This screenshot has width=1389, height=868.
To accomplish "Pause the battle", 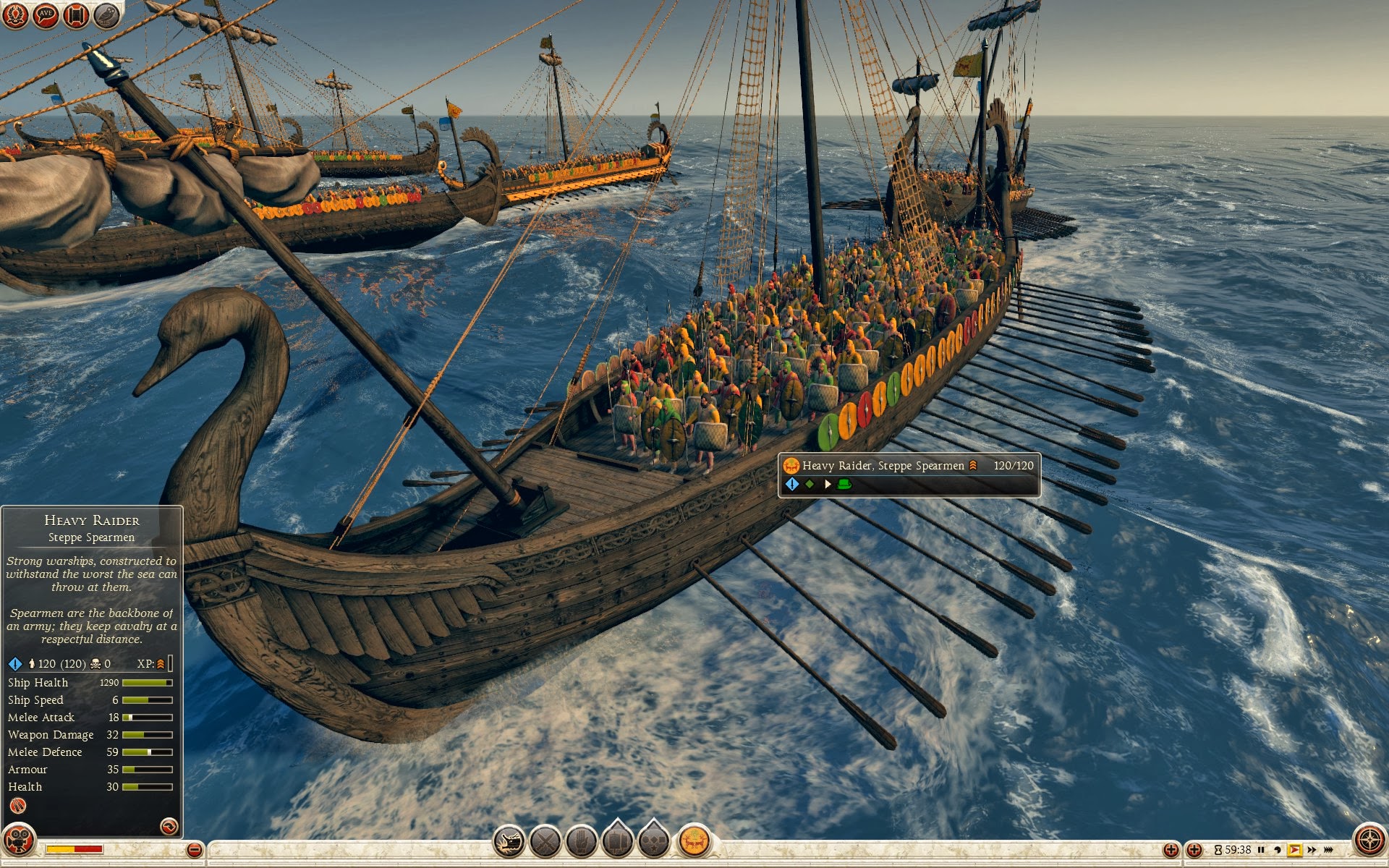I will (1262, 850).
